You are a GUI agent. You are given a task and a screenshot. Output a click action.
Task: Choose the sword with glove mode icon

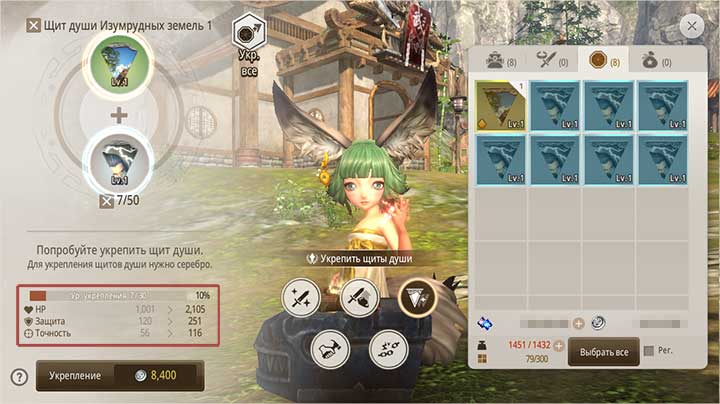pyautogui.click(x=359, y=297)
